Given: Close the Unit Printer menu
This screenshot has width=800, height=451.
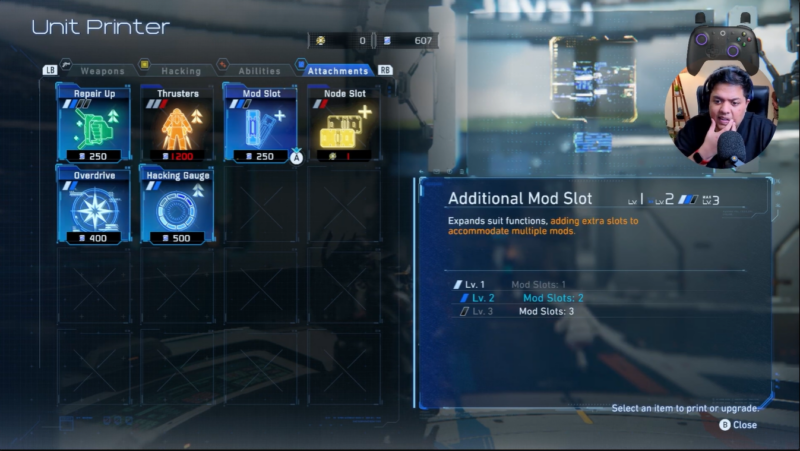Looking at the screenshot, I should (x=738, y=425).
